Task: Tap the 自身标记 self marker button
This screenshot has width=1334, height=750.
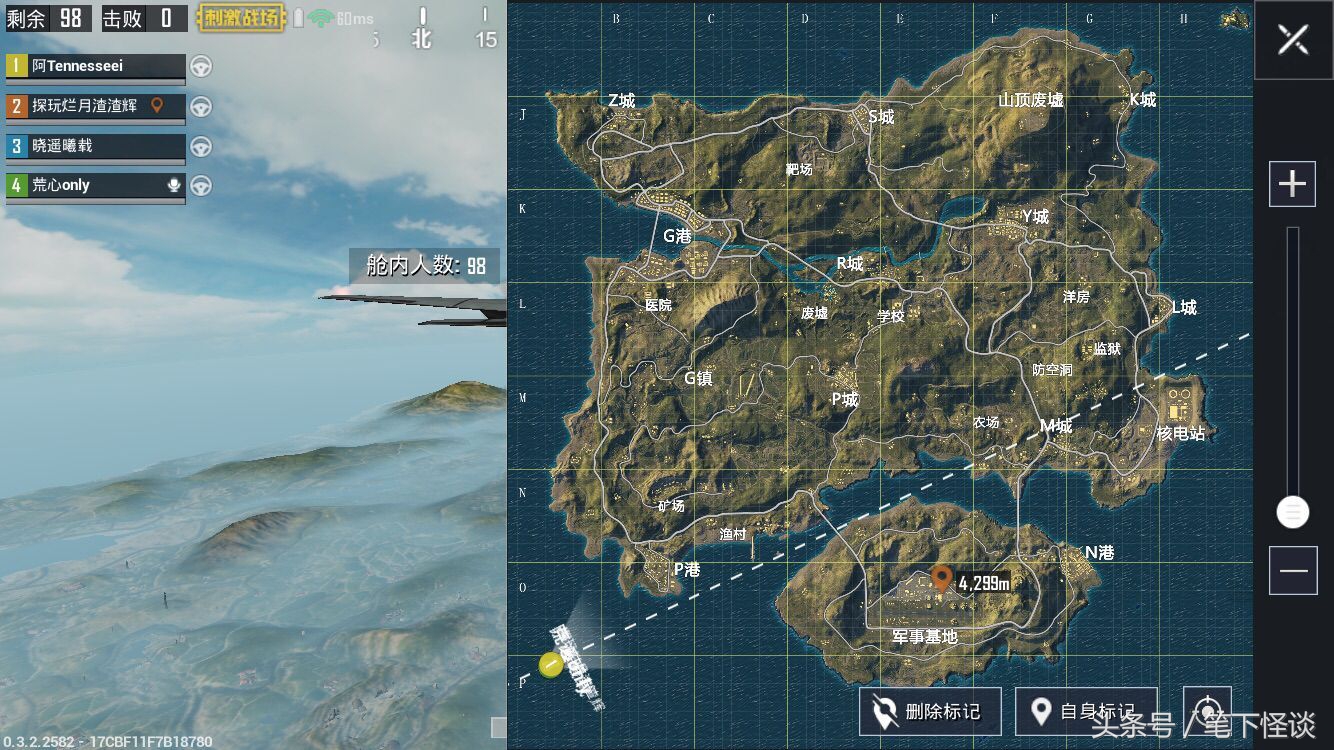Action: [x=1086, y=711]
